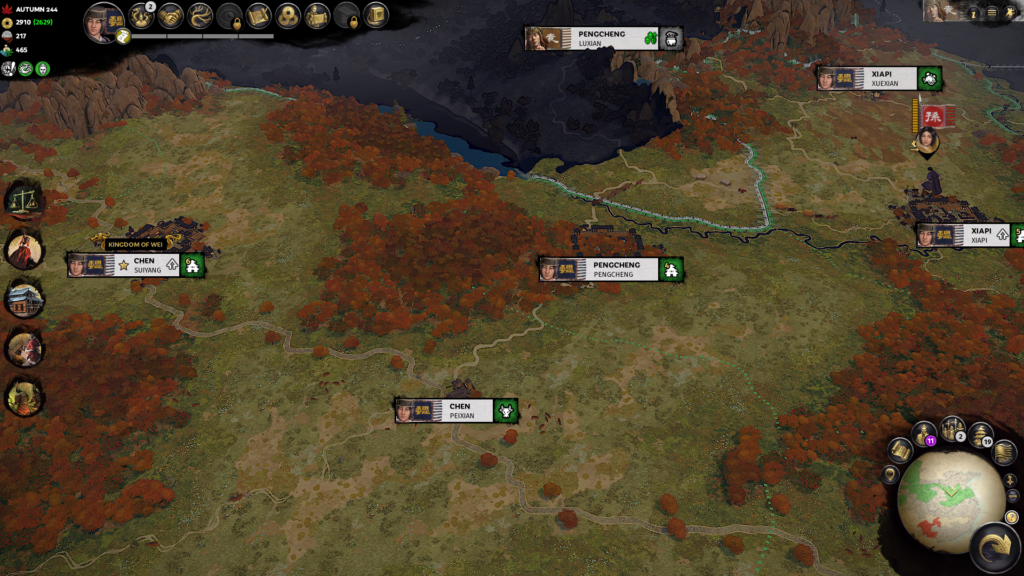Open the balance scales panel on left
This screenshot has width=1024, height=576.
22,198
